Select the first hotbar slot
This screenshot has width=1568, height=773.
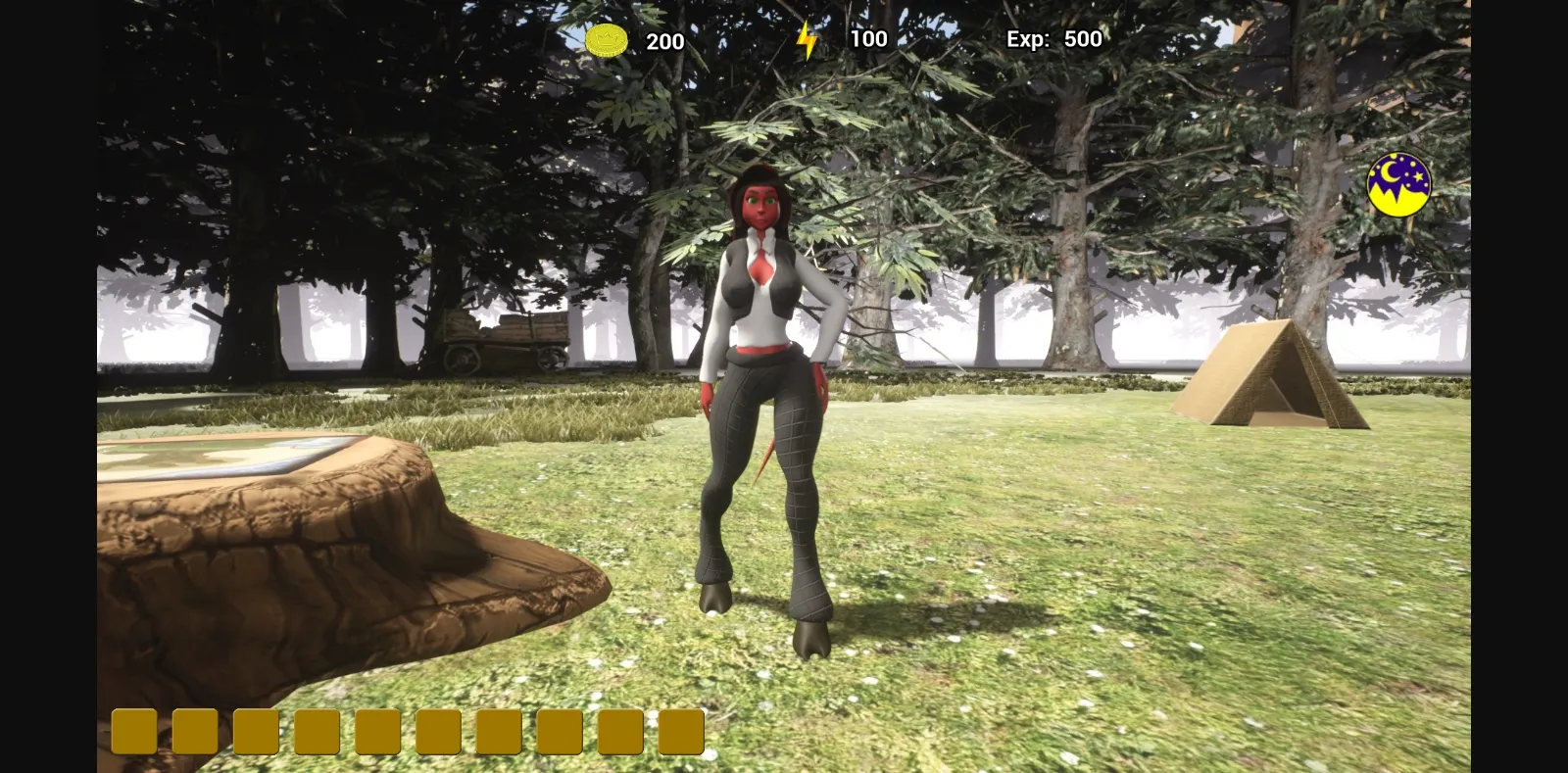pyautogui.click(x=132, y=730)
